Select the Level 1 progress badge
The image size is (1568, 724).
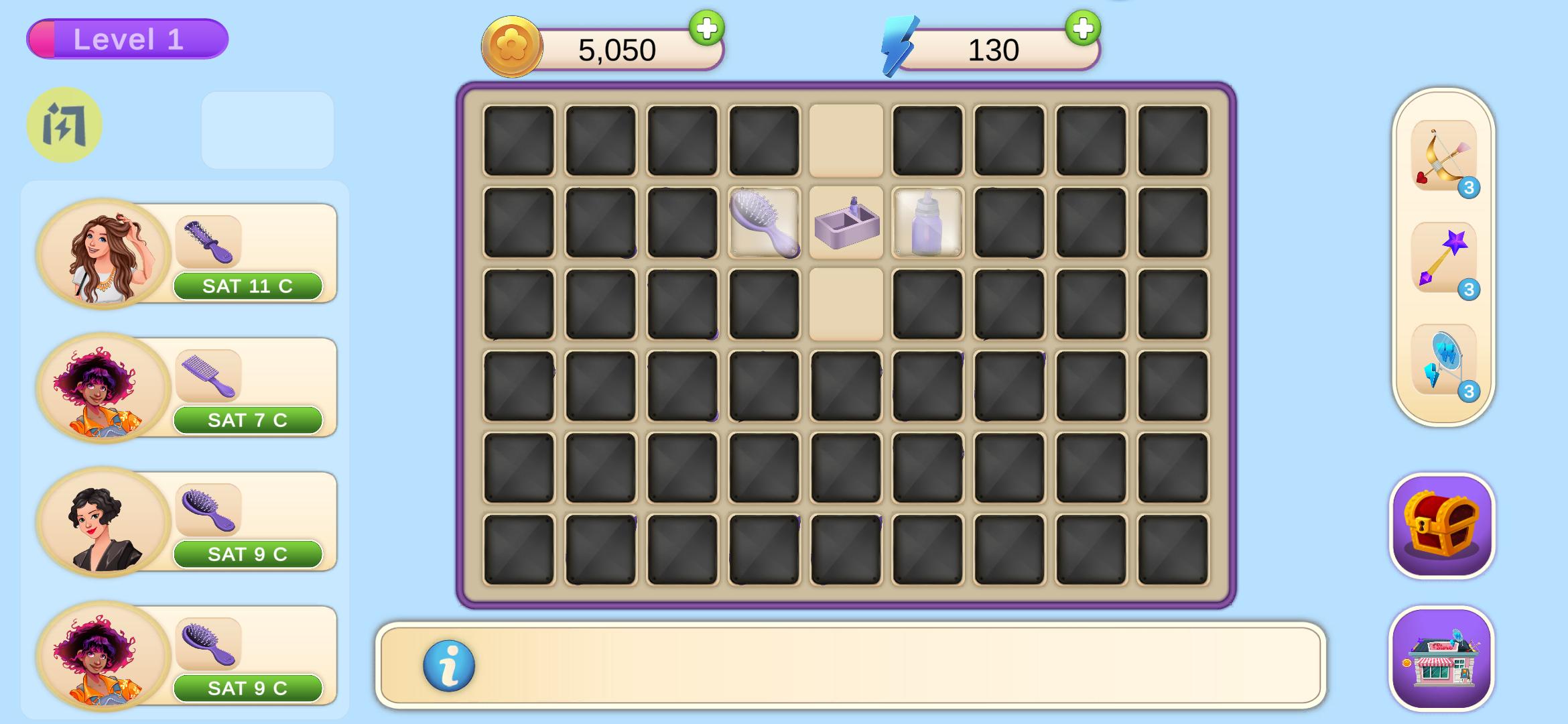[x=127, y=39]
